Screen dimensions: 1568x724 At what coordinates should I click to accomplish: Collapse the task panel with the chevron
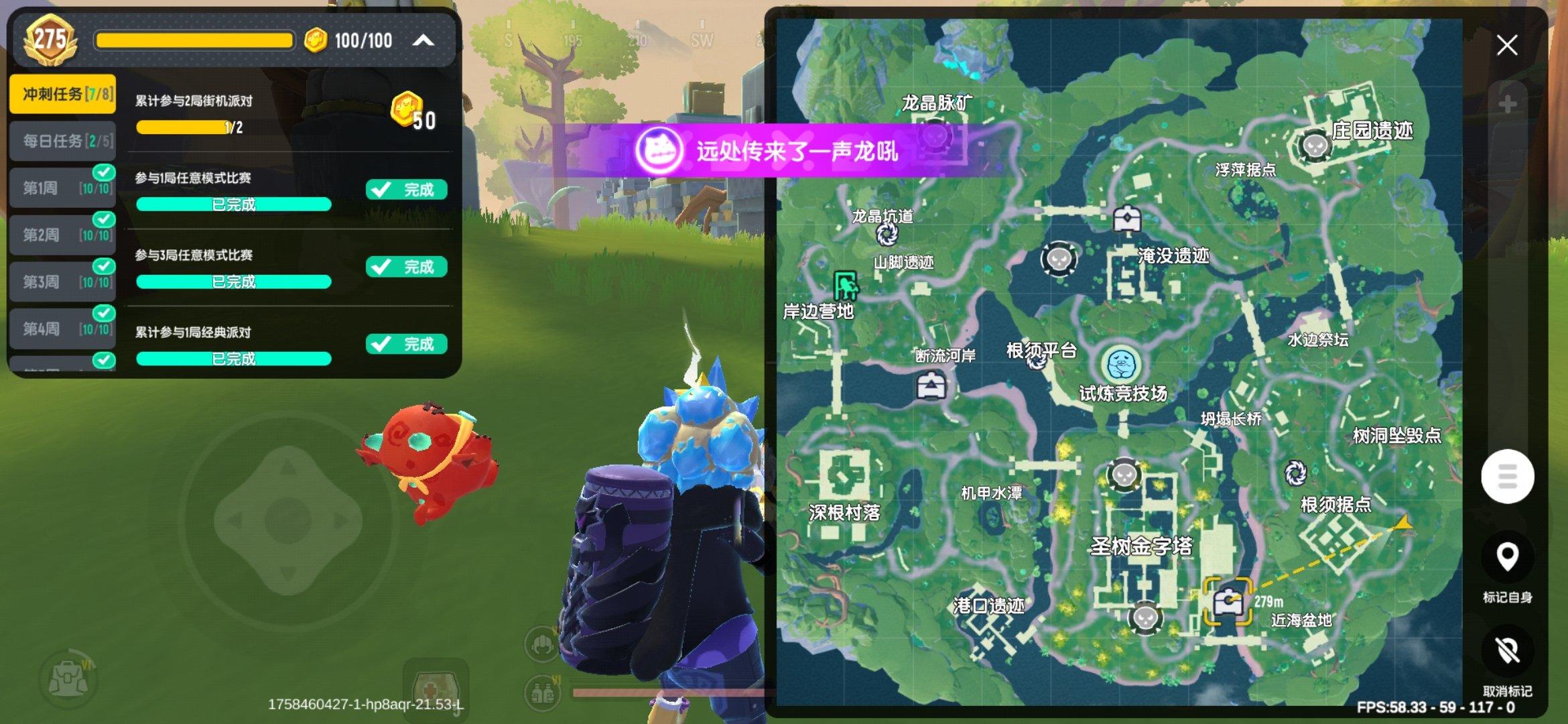pyautogui.click(x=422, y=40)
